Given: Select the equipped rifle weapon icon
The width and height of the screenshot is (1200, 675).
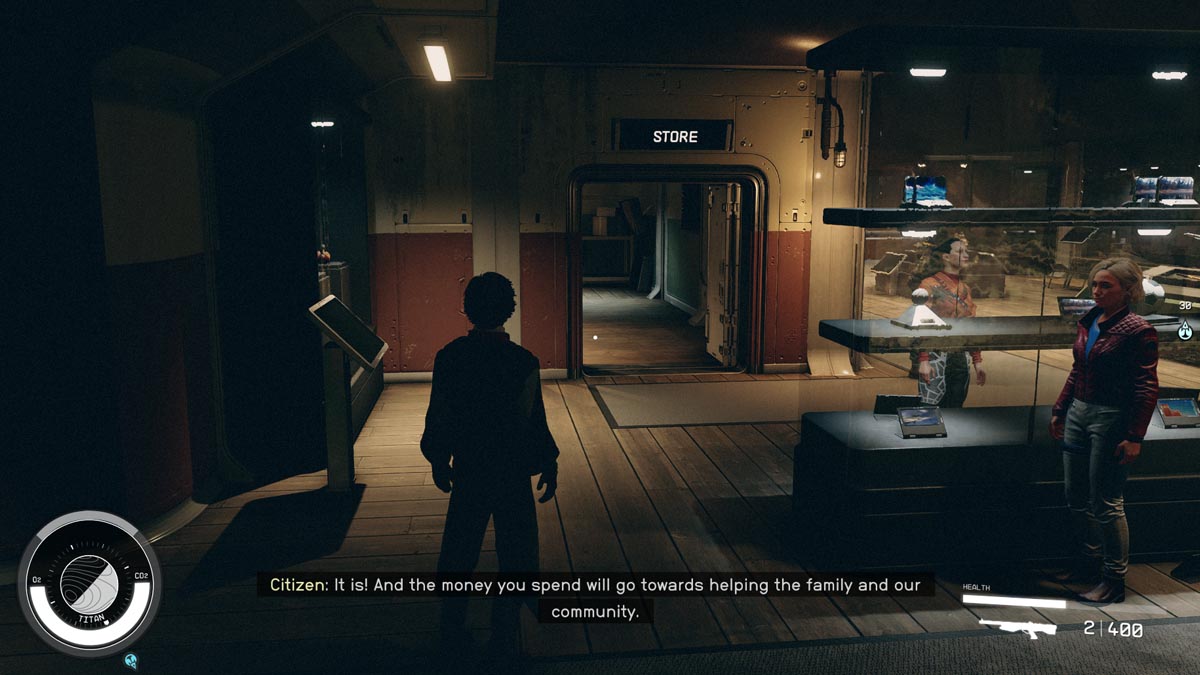Looking at the screenshot, I should click(1017, 629).
